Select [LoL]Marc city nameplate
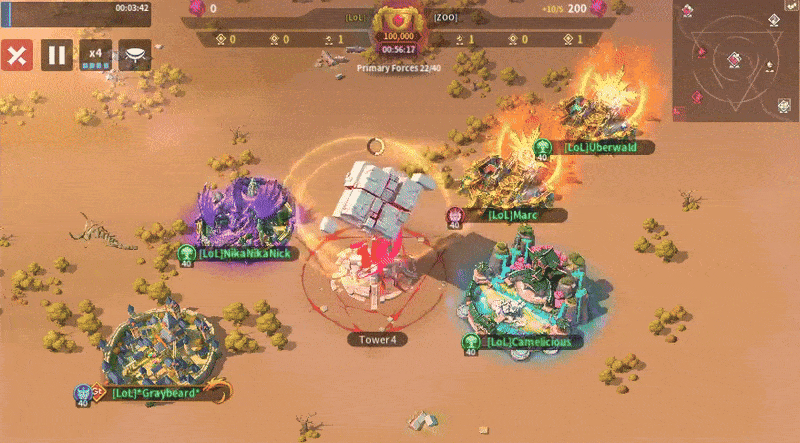The image size is (800, 443). 514,215
